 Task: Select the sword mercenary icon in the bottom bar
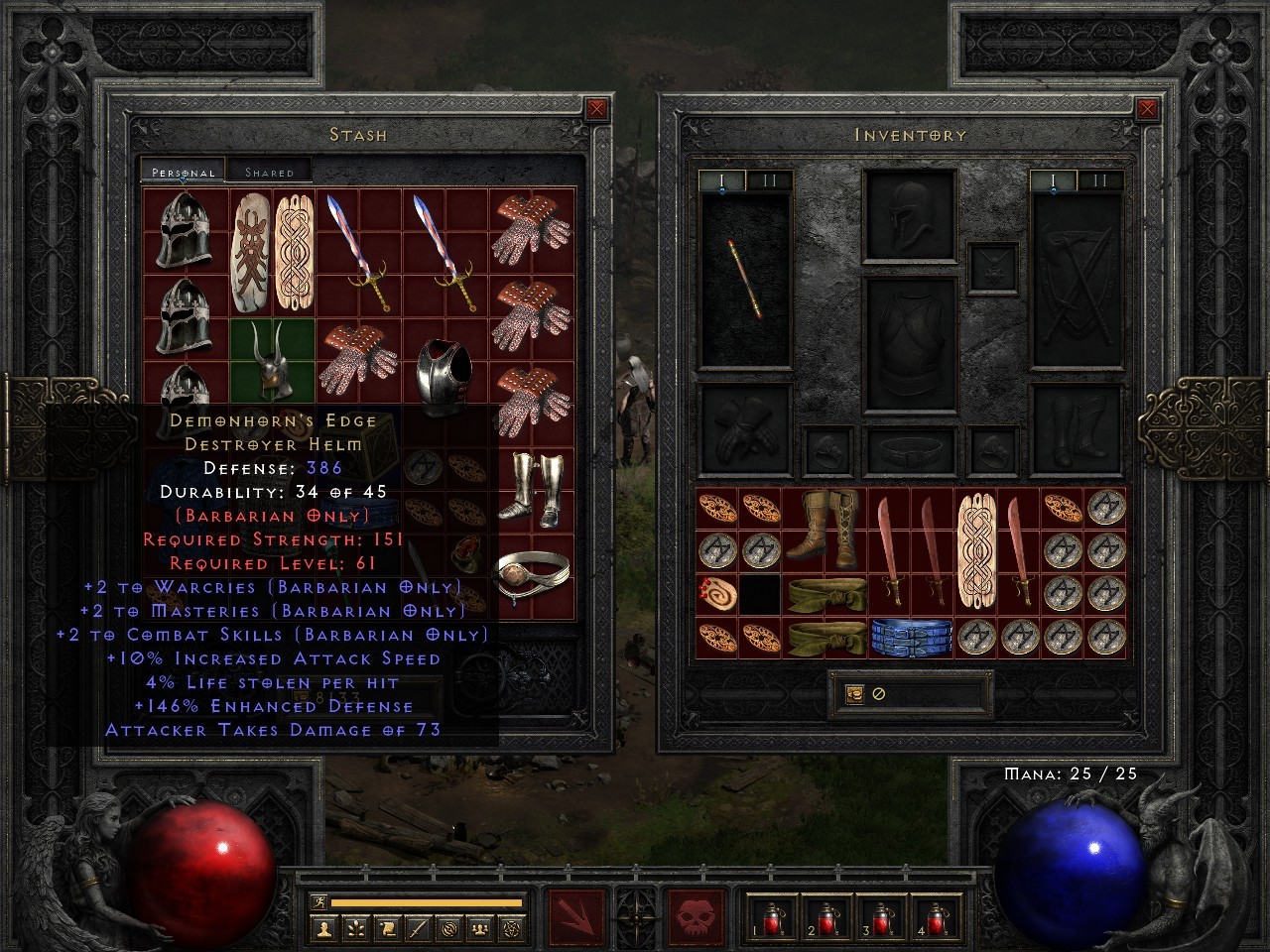pyautogui.click(x=417, y=930)
